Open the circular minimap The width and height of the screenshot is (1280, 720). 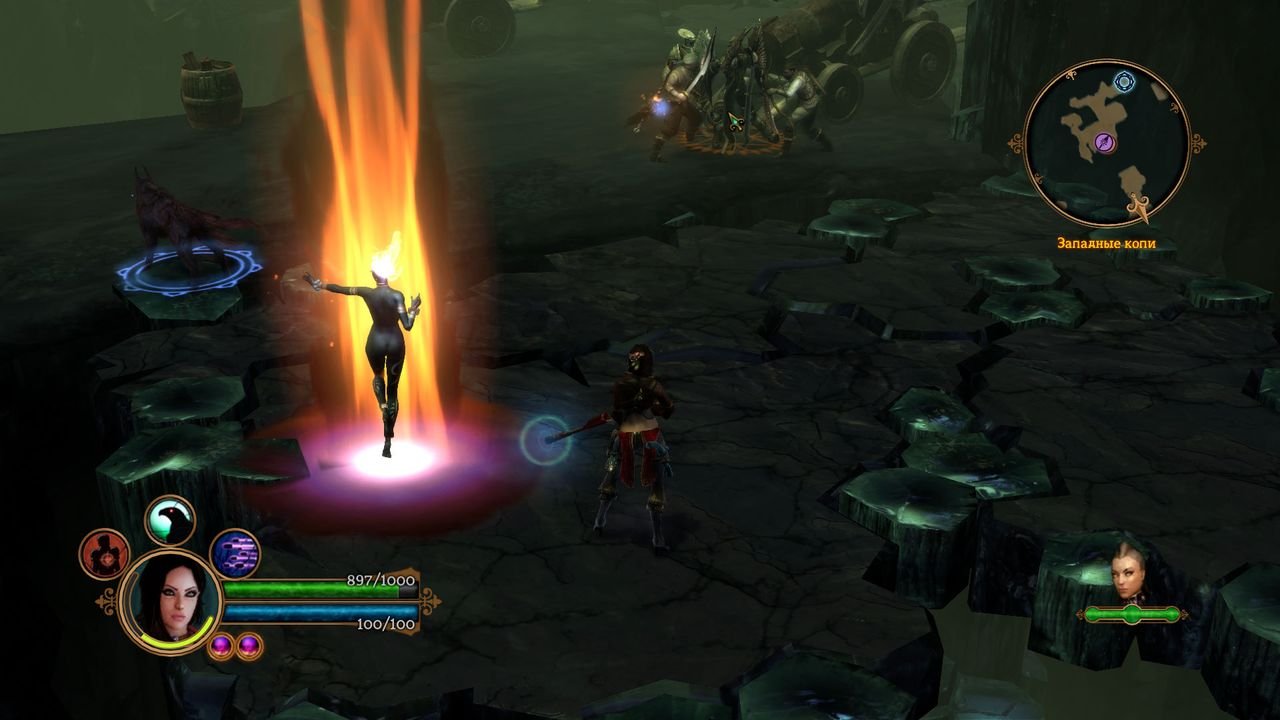(1107, 143)
